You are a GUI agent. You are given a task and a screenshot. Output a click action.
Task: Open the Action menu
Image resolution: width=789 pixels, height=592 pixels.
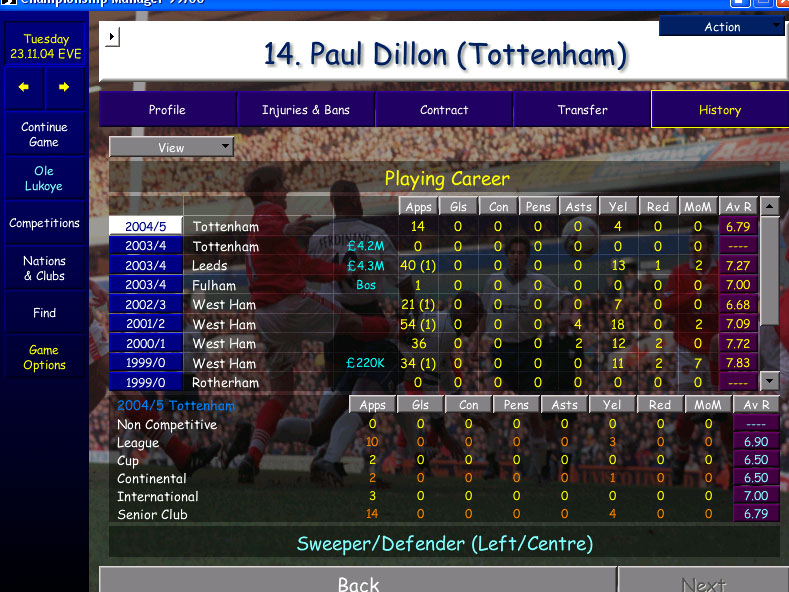coord(722,27)
